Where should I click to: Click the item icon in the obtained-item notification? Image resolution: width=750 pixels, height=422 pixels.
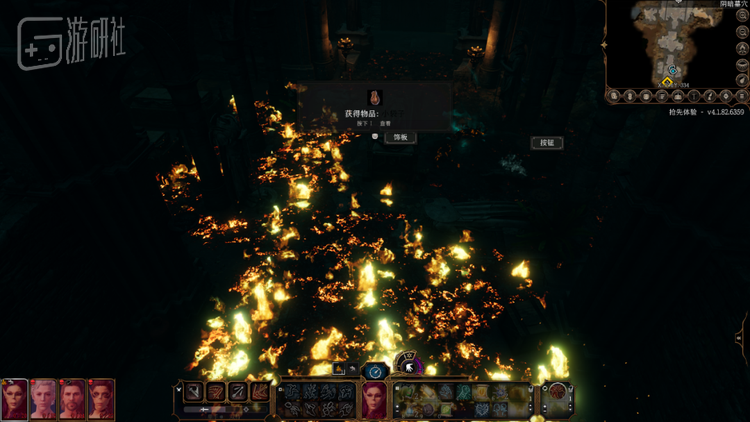click(x=374, y=98)
